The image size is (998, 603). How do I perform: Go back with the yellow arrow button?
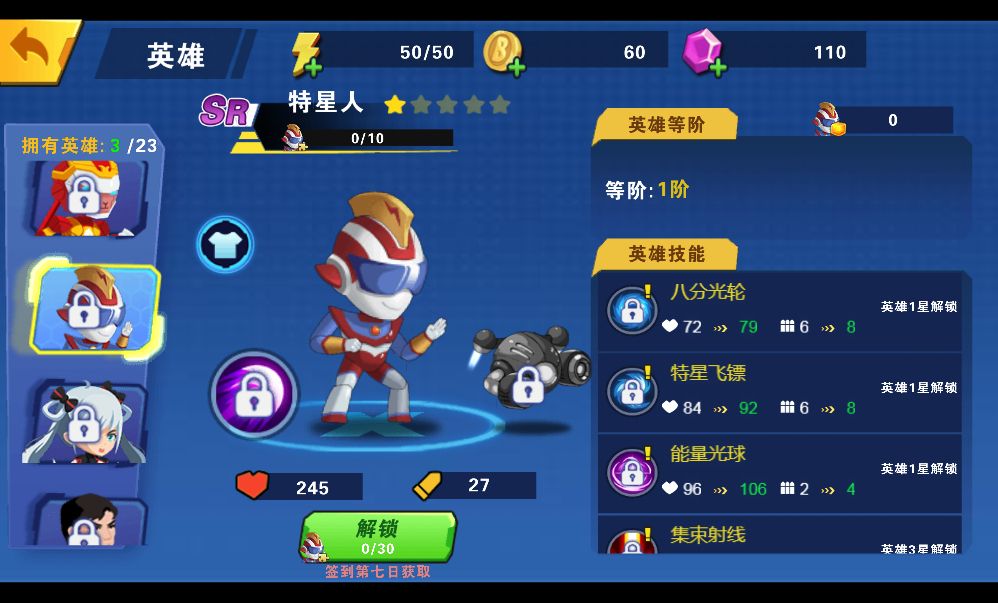click(x=36, y=50)
